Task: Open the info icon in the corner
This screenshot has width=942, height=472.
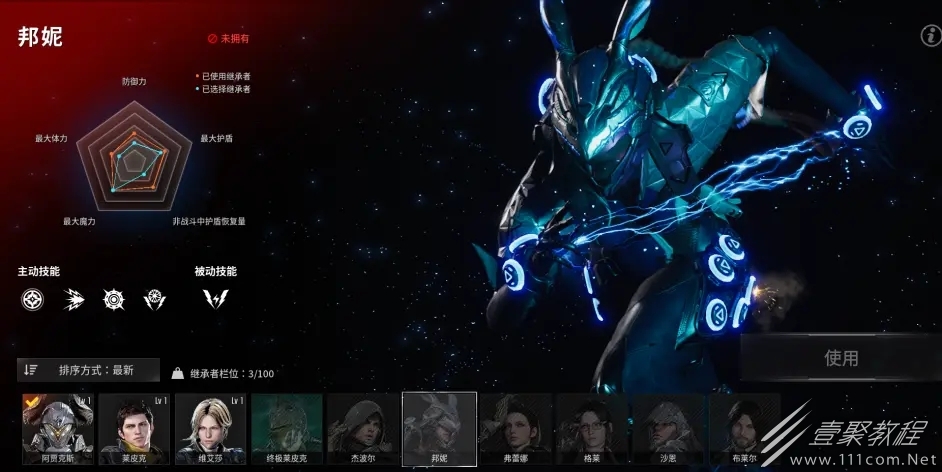Action: coord(927,36)
